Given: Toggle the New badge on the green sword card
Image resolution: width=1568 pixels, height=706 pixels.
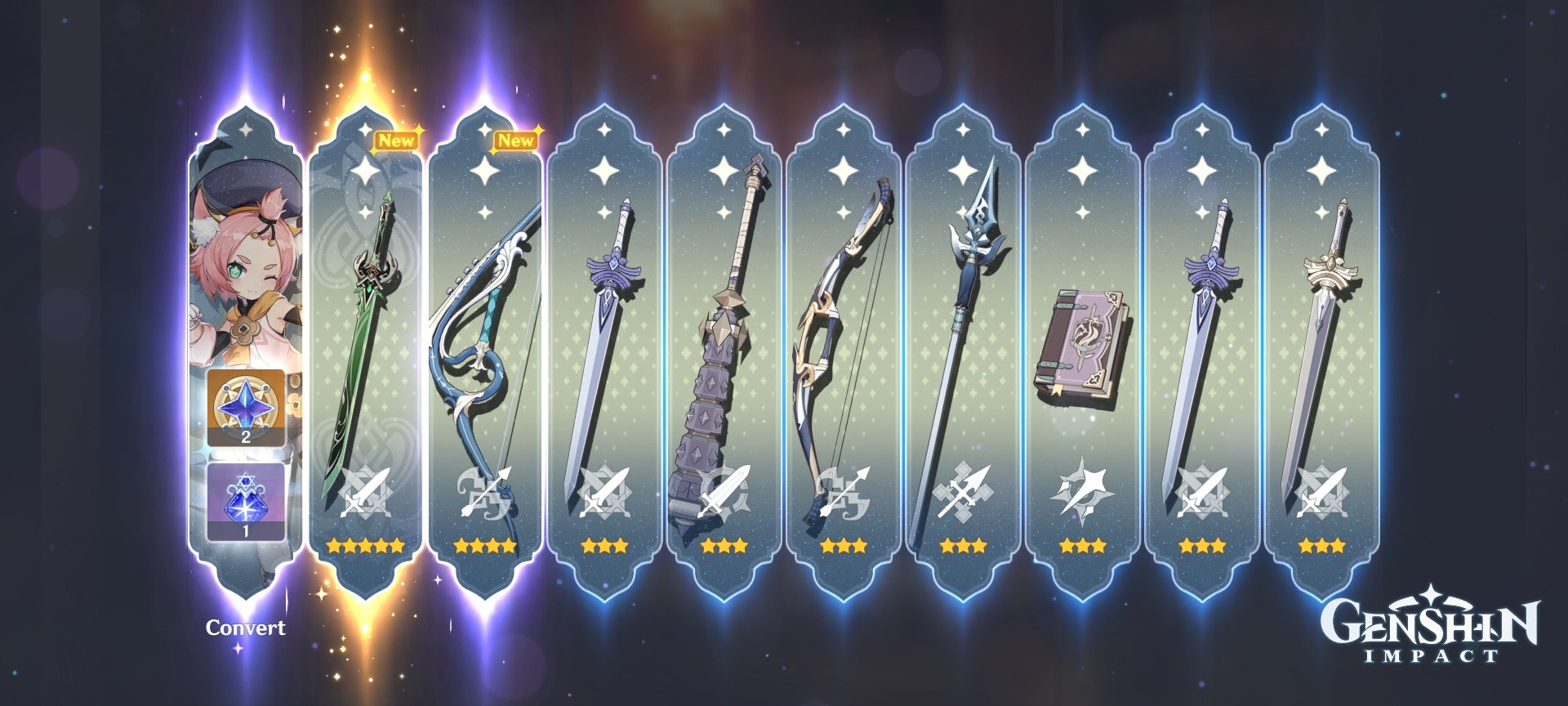Looking at the screenshot, I should coord(398,139).
